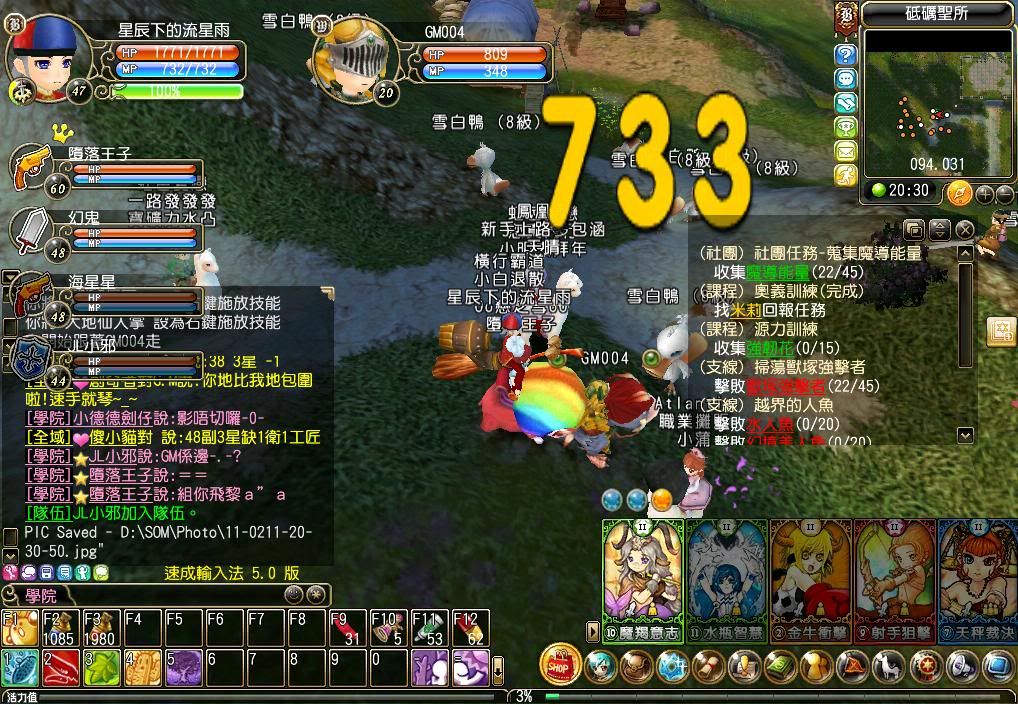Use the F3 potion with 1980 count
1018x704 pixels.
click(x=100, y=627)
